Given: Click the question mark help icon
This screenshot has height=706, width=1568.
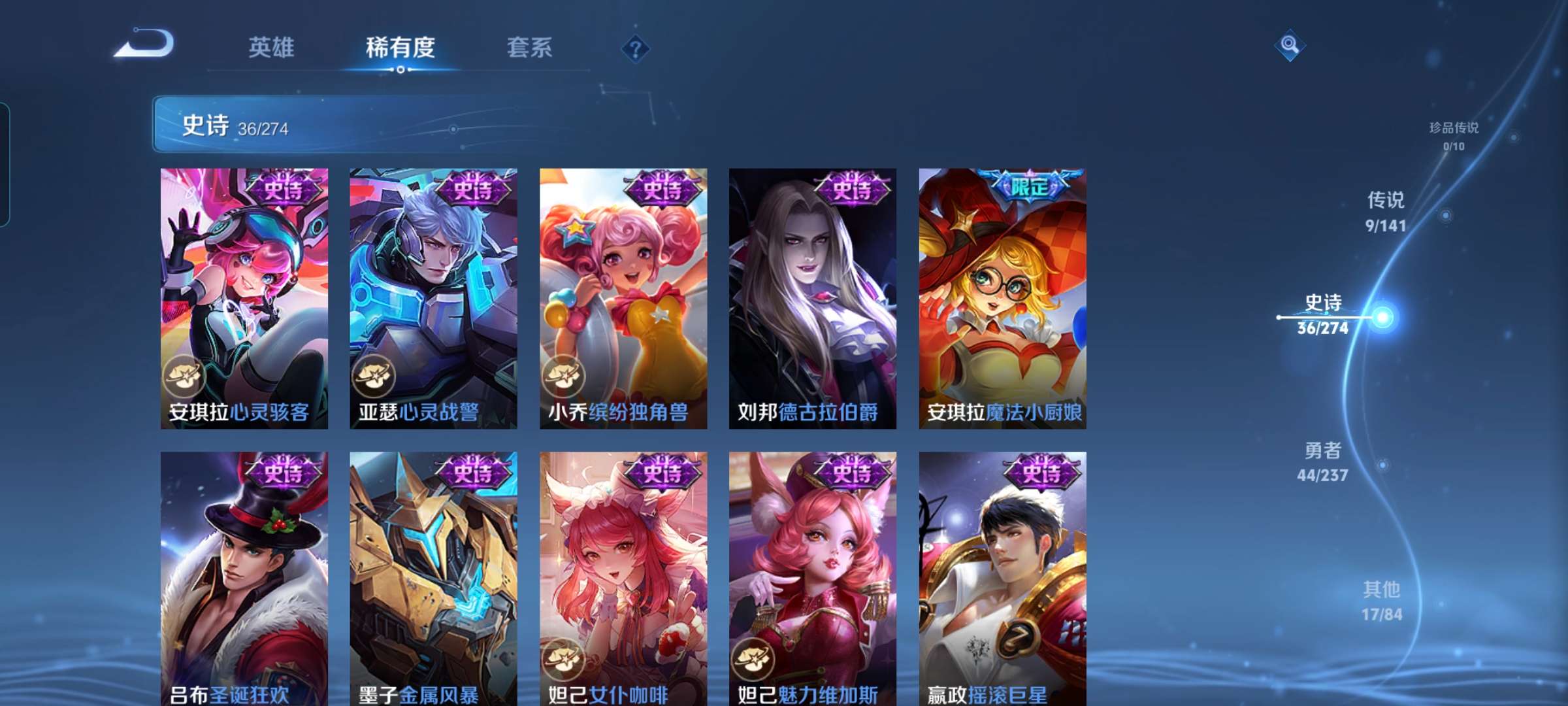Looking at the screenshot, I should (637, 49).
